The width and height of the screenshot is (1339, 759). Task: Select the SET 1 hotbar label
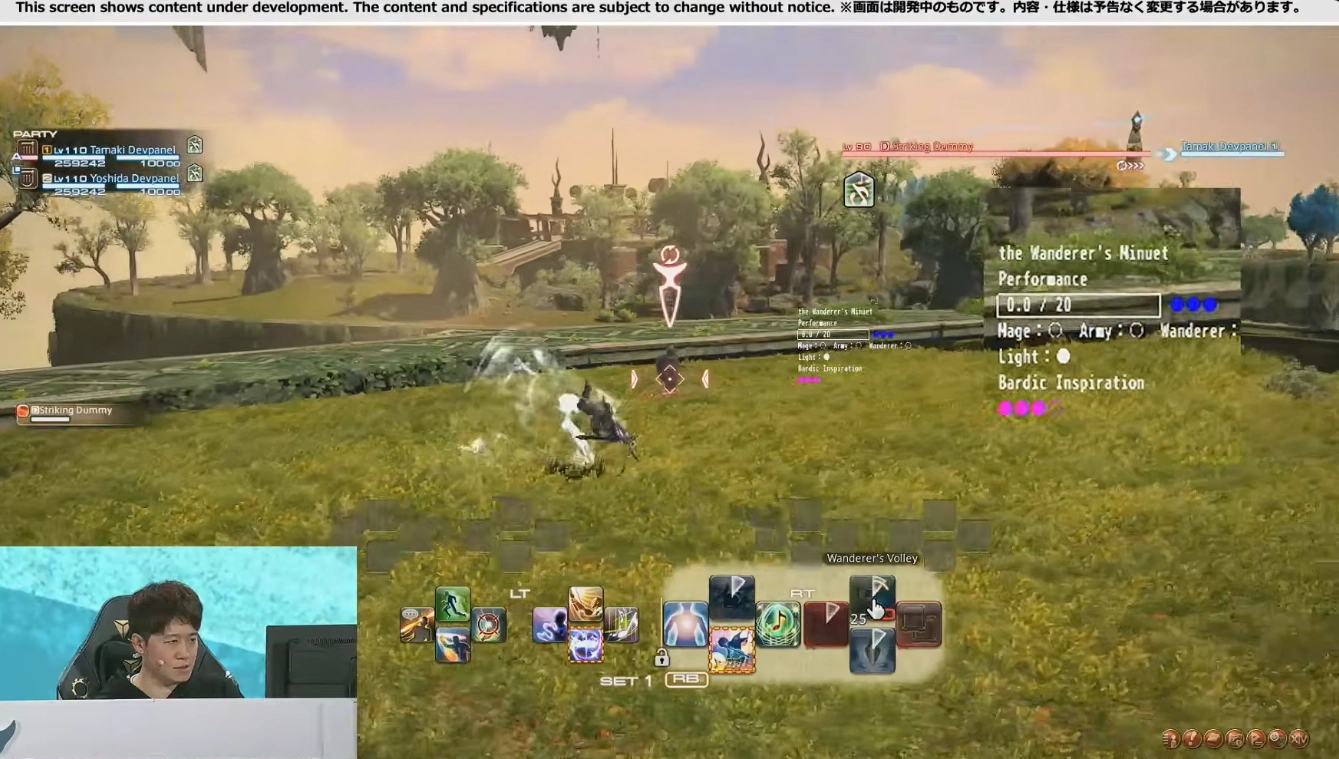(x=625, y=679)
